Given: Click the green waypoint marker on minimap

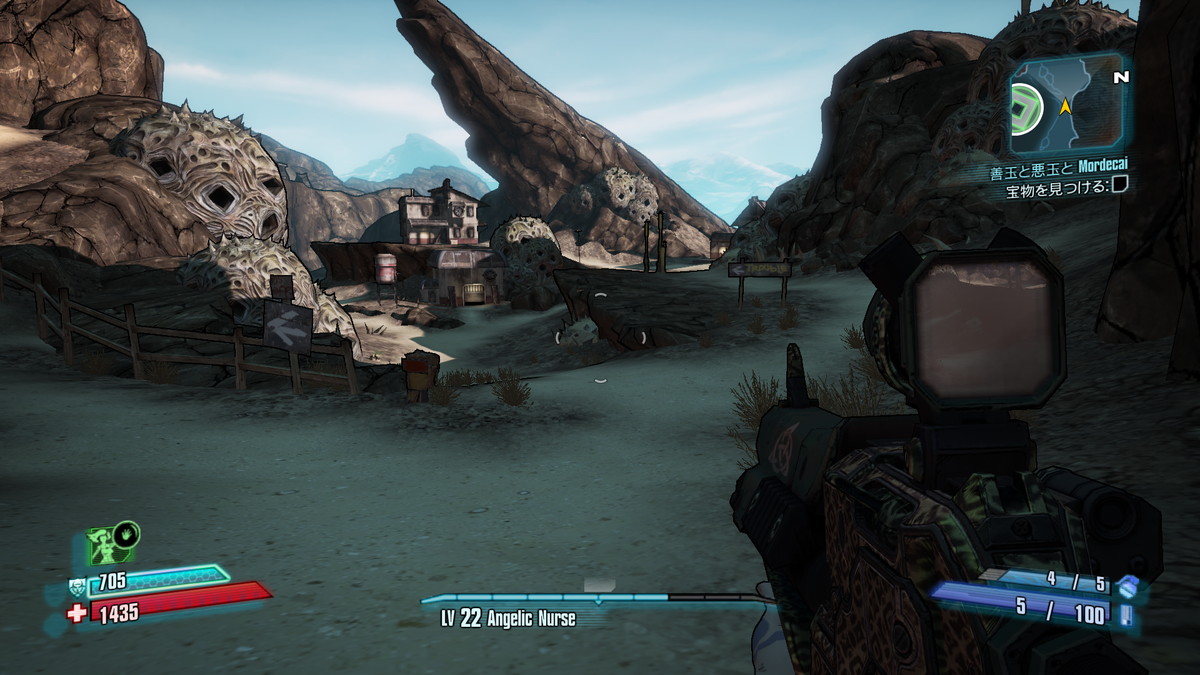Looking at the screenshot, I should tap(1025, 103).
